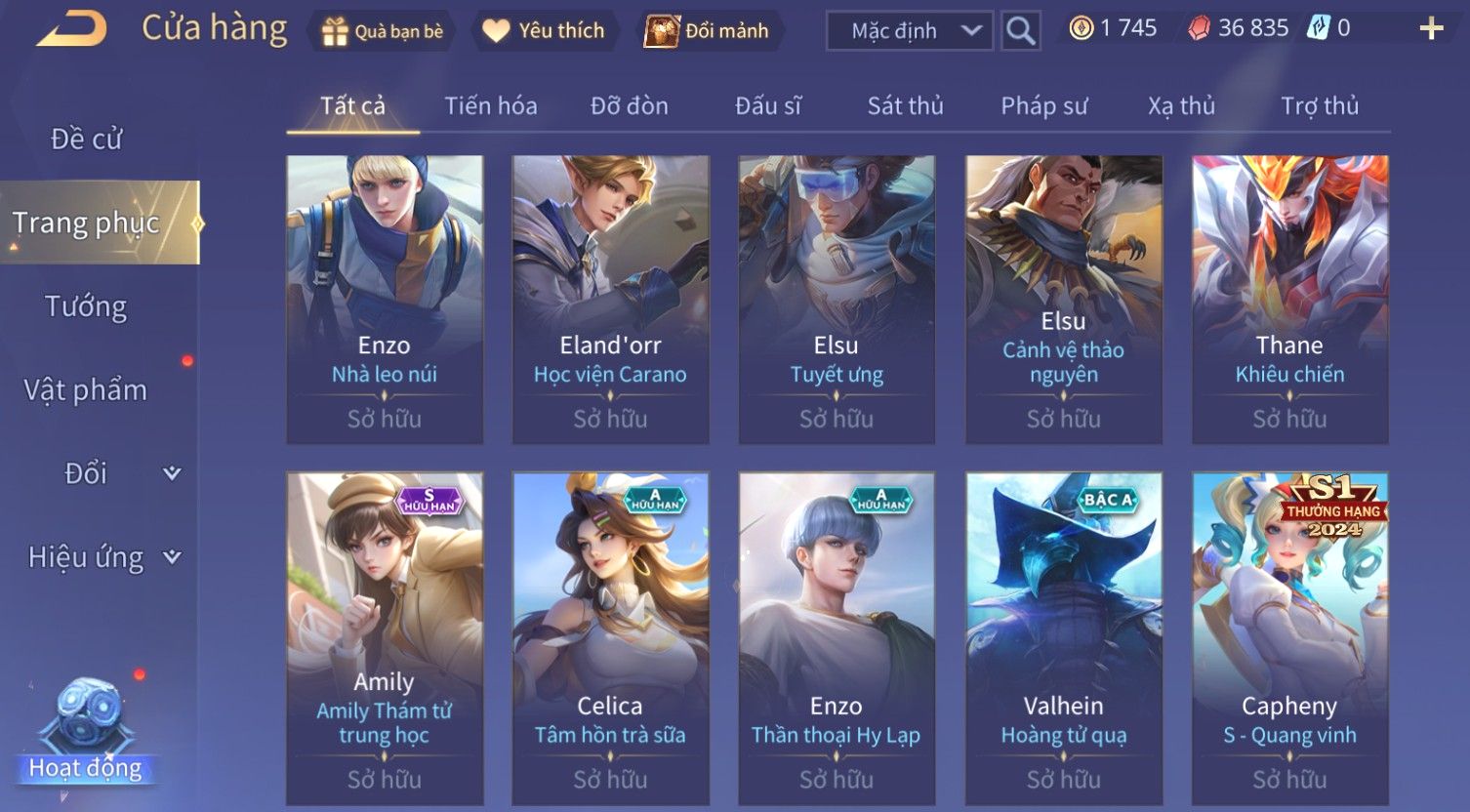
Task: Switch to the Tiến hóa tab
Action: [x=491, y=105]
